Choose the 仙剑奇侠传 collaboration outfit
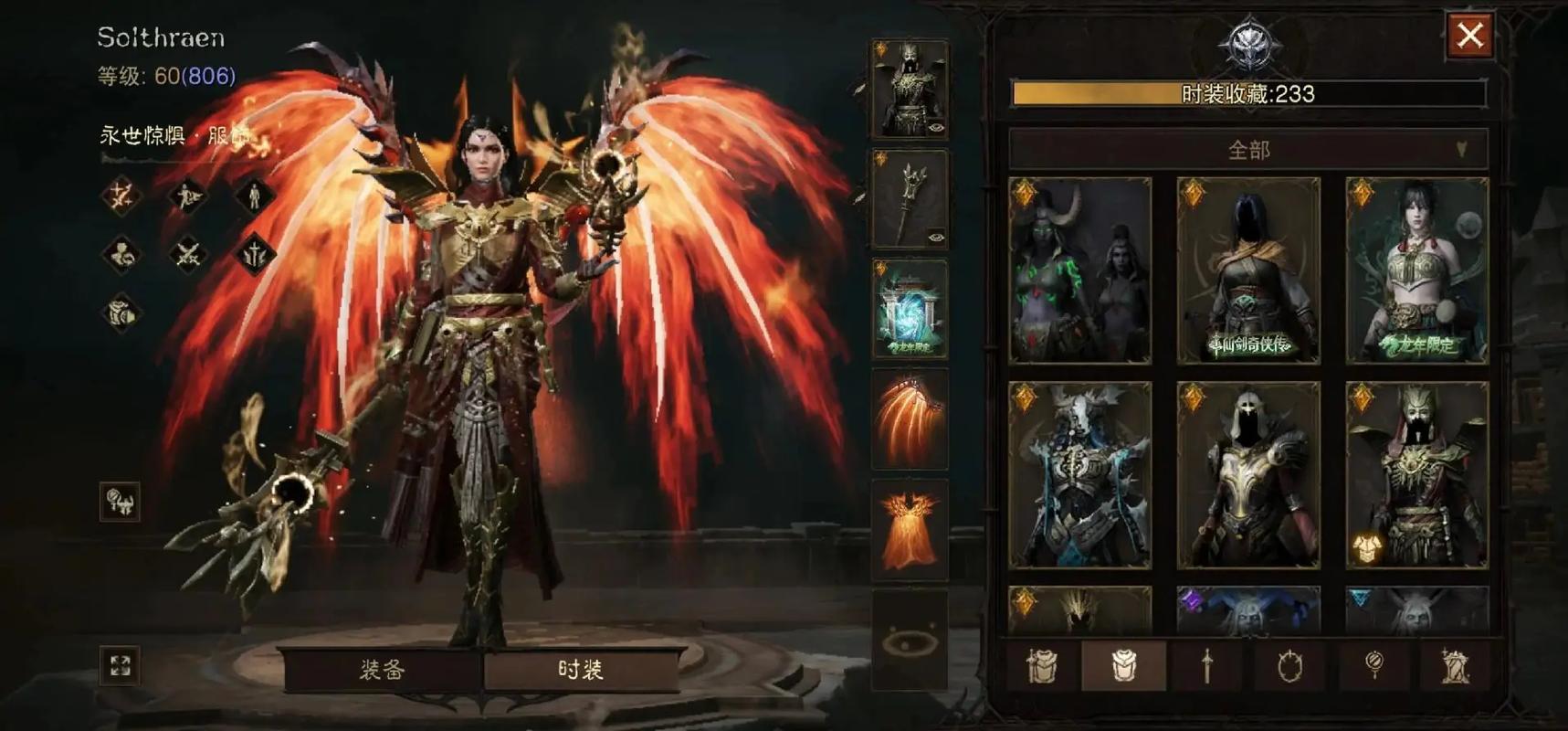The image size is (1568, 731). pyautogui.click(x=1248, y=270)
